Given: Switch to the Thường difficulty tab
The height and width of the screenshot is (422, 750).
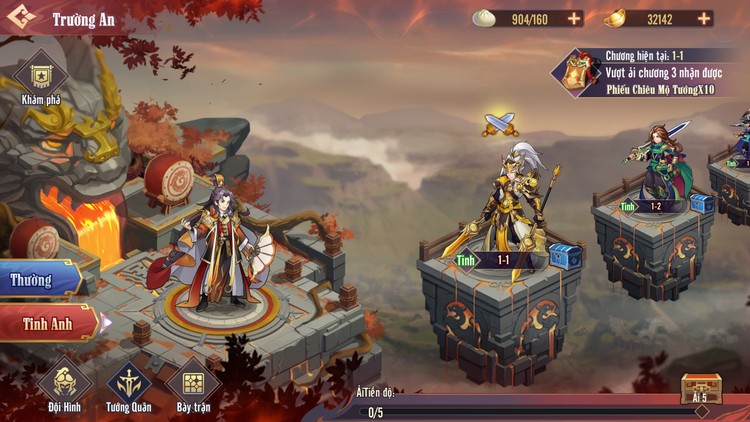Looking at the screenshot, I should pyautogui.click(x=40, y=281).
